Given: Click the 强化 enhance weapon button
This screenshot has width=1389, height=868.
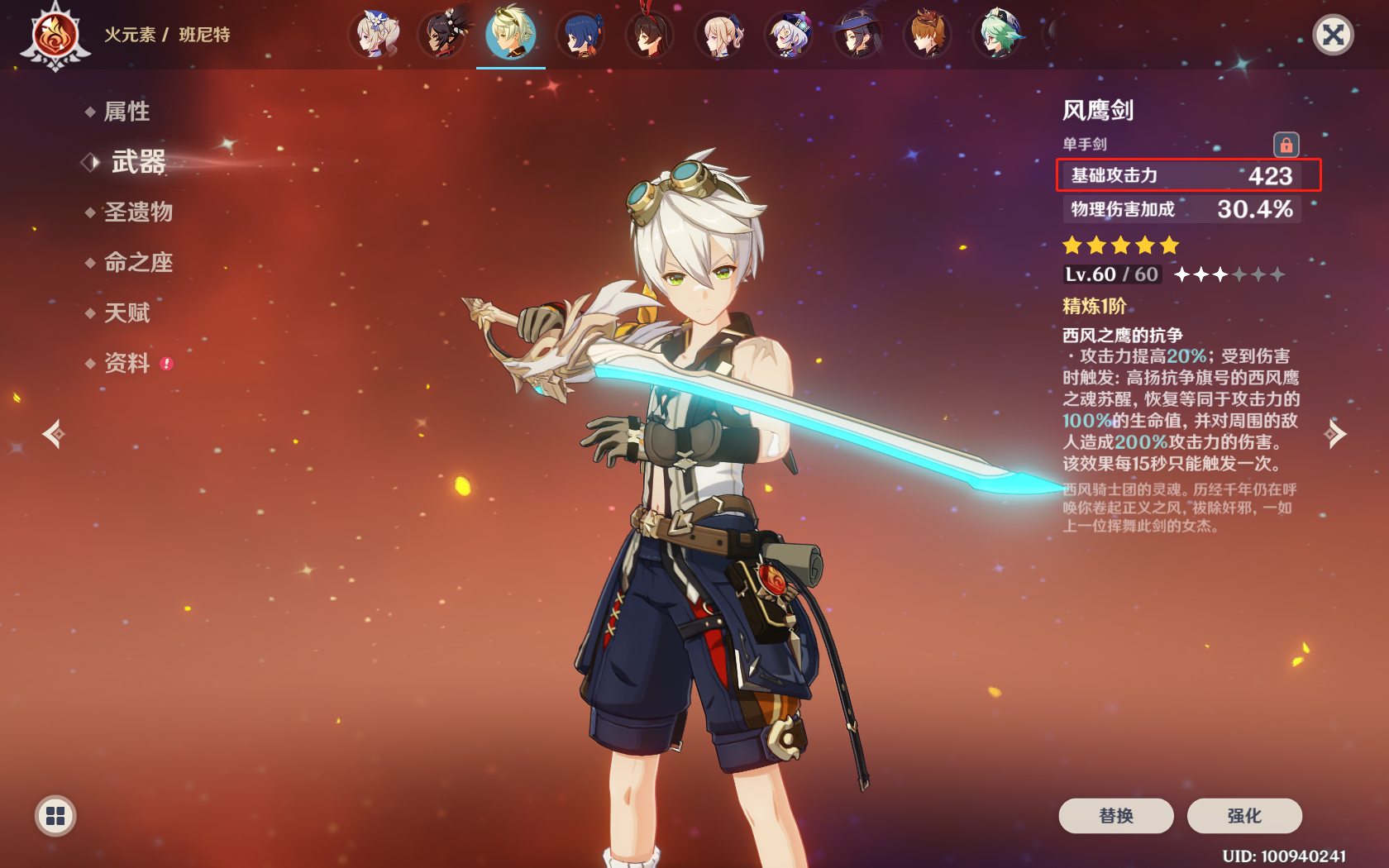Looking at the screenshot, I should [x=1244, y=816].
